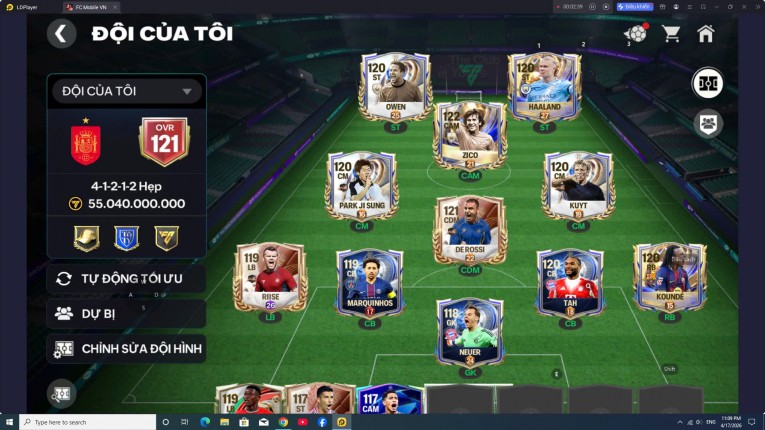This screenshot has width=765, height=430.
Task: Select the Haaland striker card
Action: click(x=544, y=88)
